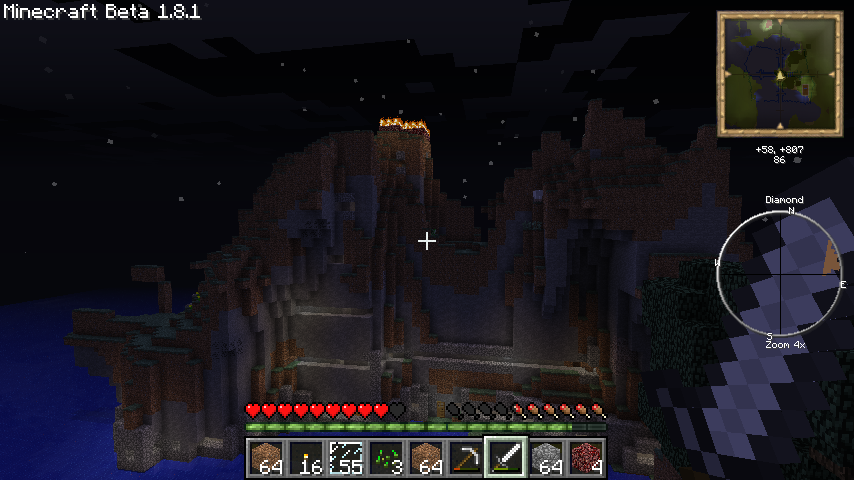Click the square framed minimap

[x=779, y=73]
